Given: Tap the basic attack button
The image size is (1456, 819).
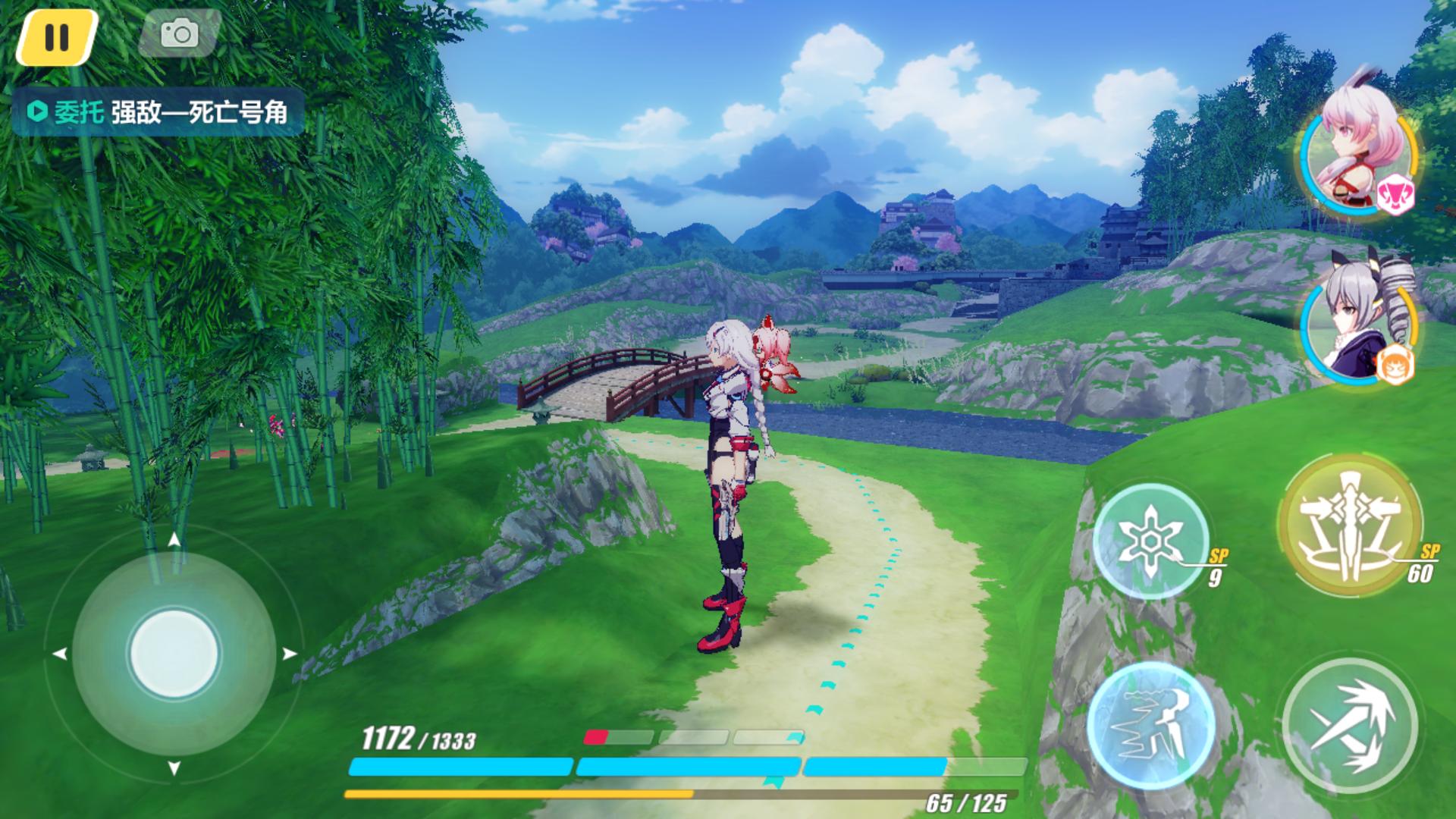Looking at the screenshot, I should (x=1351, y=726).
